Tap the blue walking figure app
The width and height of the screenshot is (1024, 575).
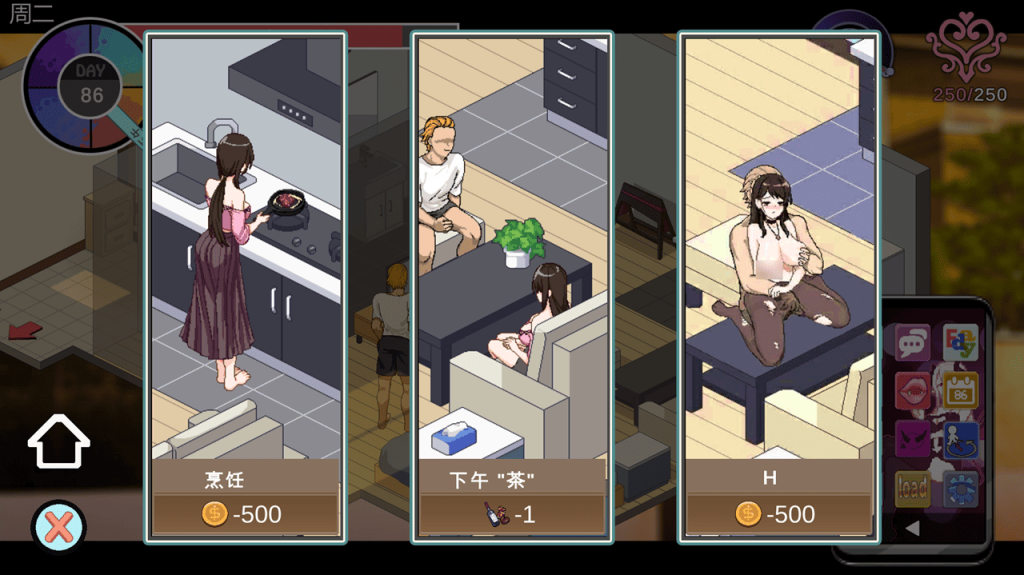point(960,440)
